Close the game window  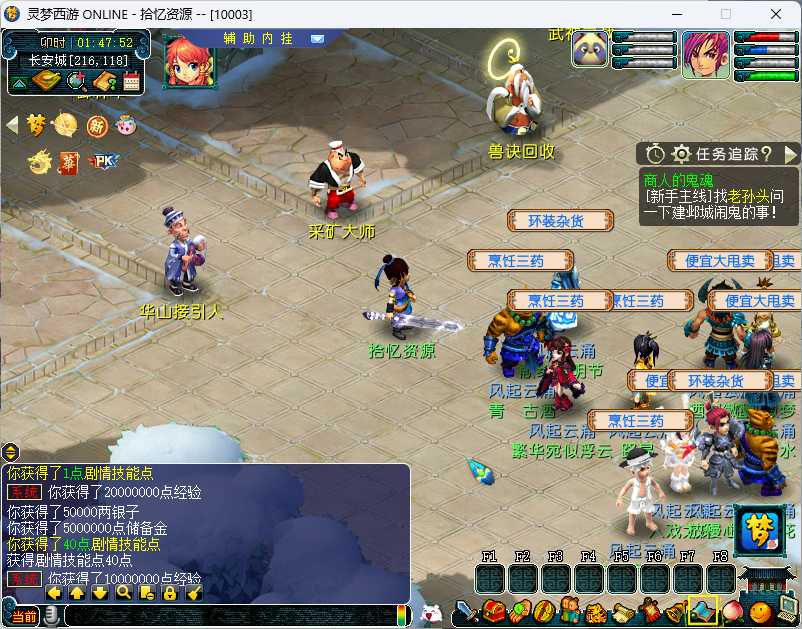776,14
